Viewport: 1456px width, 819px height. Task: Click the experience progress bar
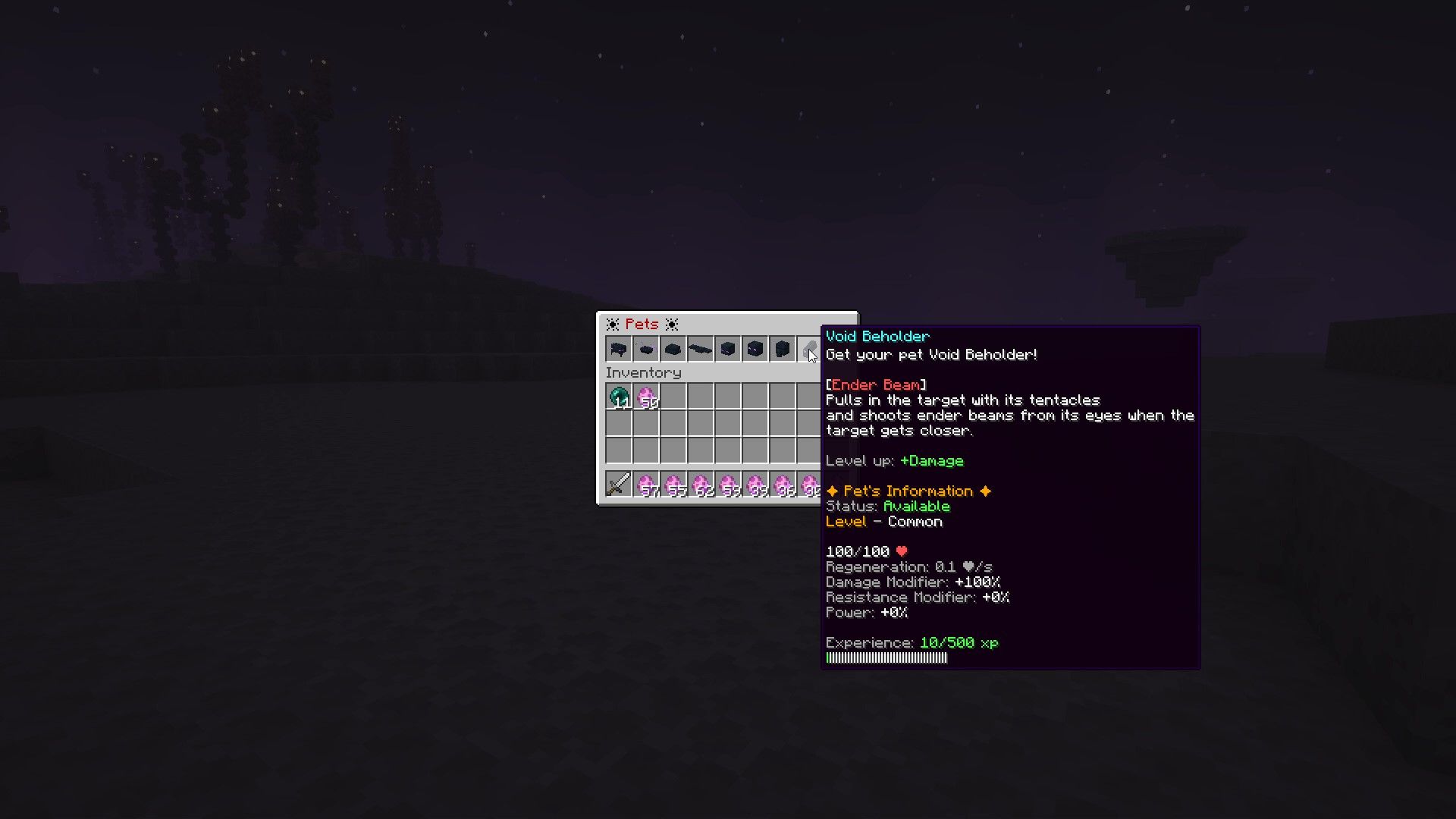(886, 657)
